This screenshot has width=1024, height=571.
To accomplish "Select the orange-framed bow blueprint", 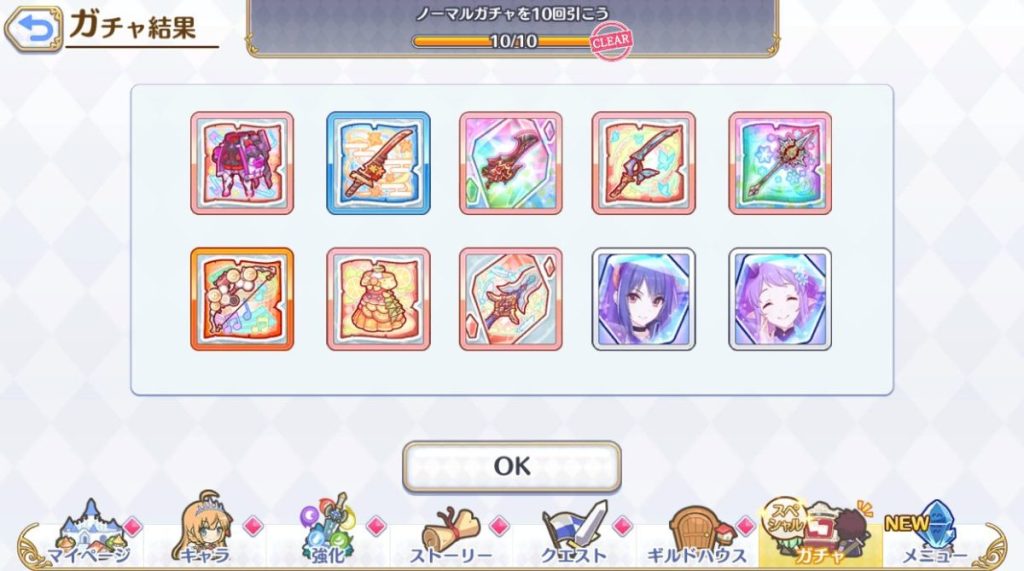I will point(242,299).
